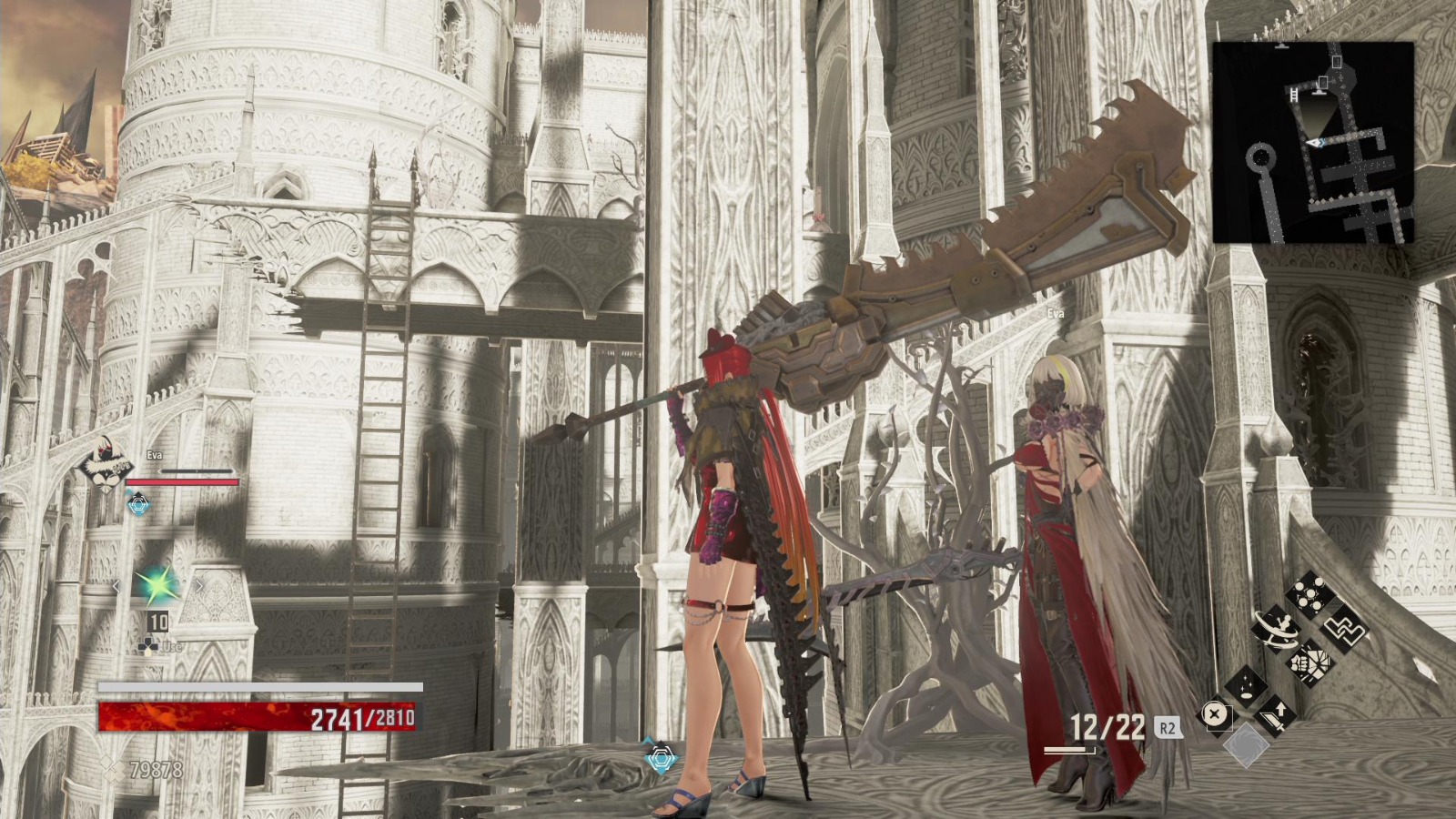This screenshot has height=819, width=1456.
Task: Click the d-pad icon beside Use
Action: point(148,646)
